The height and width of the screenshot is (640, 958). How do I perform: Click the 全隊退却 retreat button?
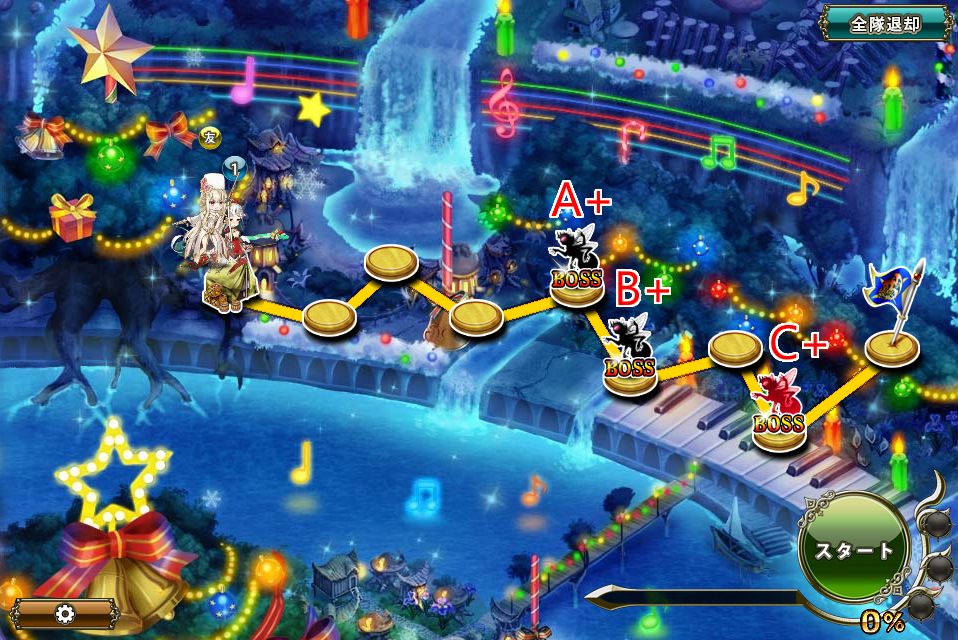[885, 24]
